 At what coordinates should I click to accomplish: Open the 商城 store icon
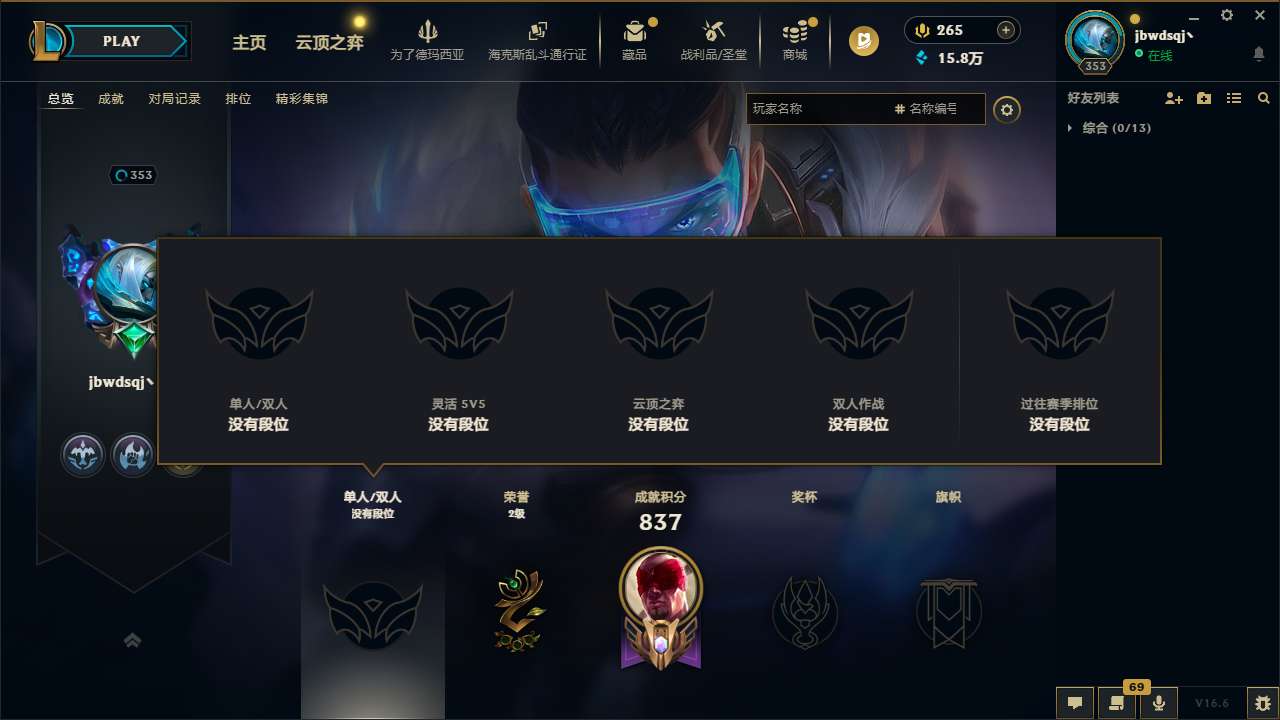click(795, 40)
